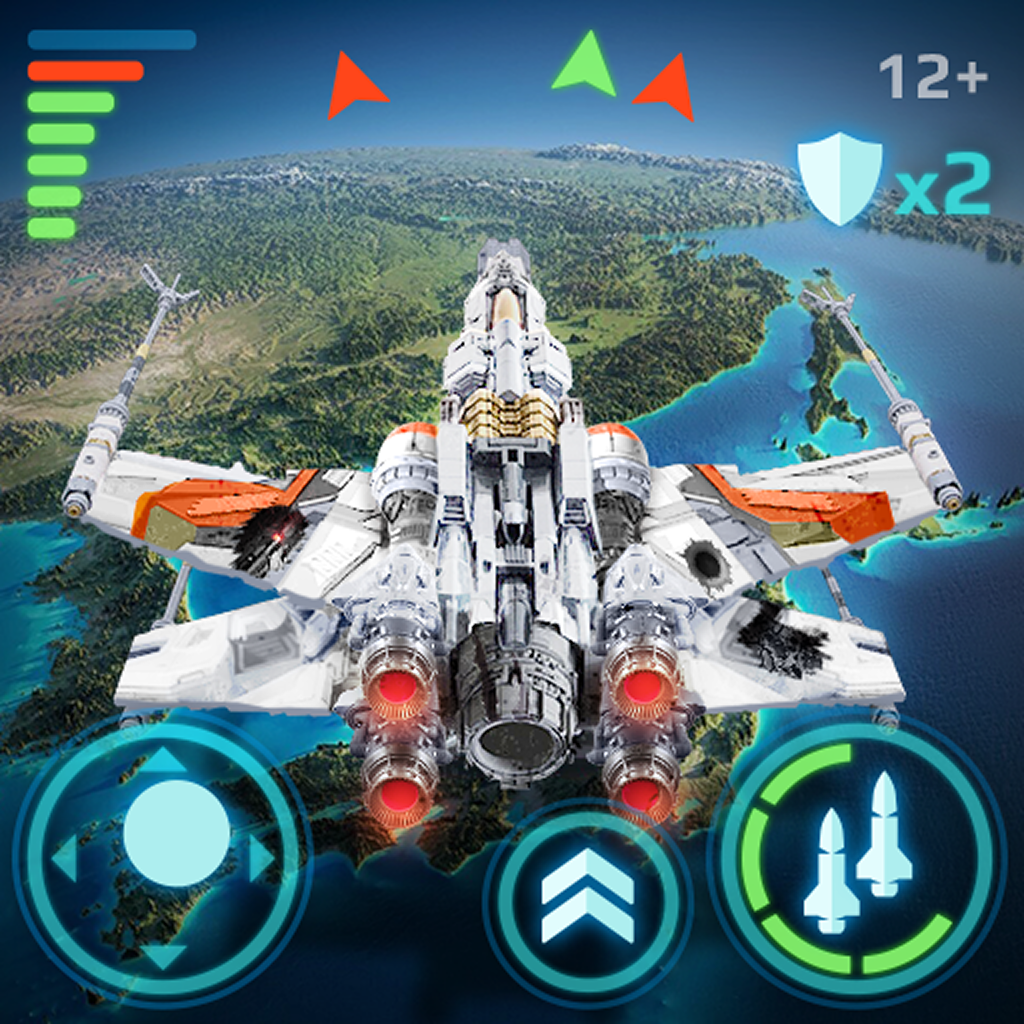Steer using the joystick's left arrow
This screenshot has height=1024, width=1024.
(x=65, y=858)
